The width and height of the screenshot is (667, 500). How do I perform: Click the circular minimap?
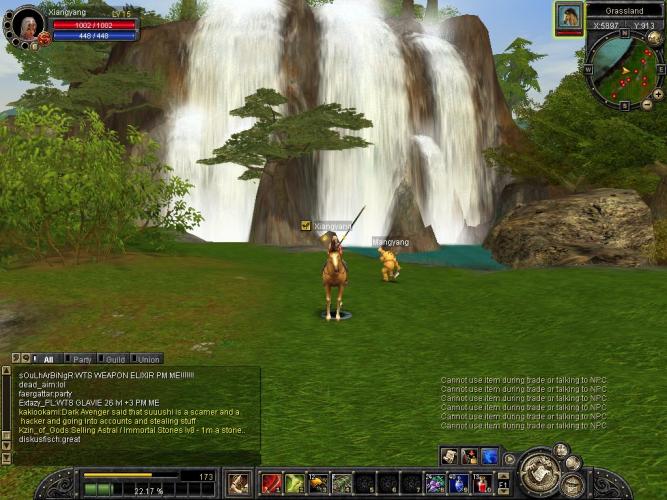(624, 70)
